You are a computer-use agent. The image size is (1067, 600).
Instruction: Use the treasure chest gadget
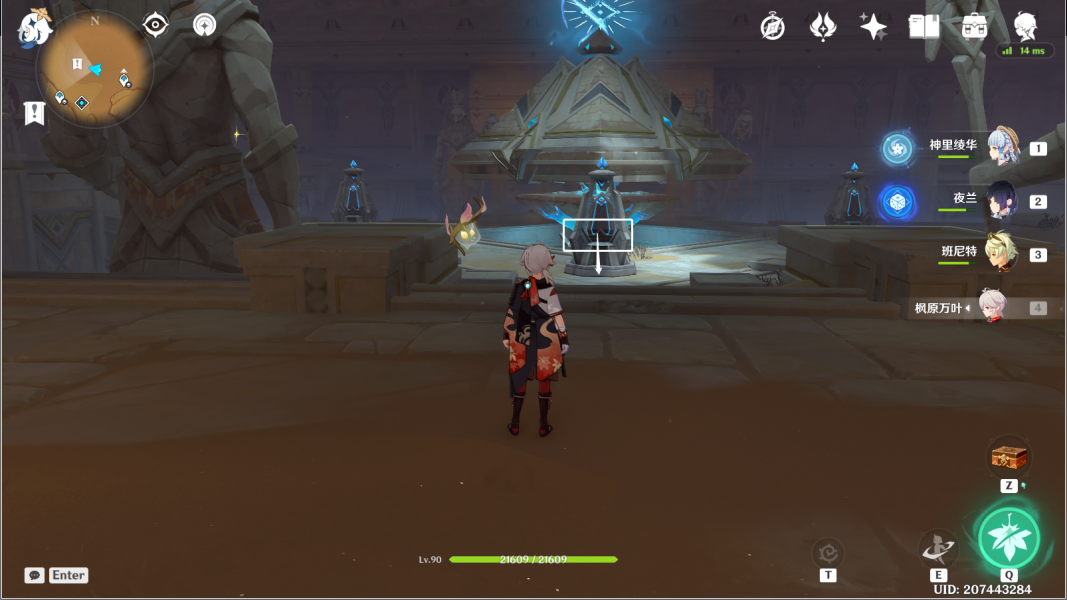[x=1009, y=457]
